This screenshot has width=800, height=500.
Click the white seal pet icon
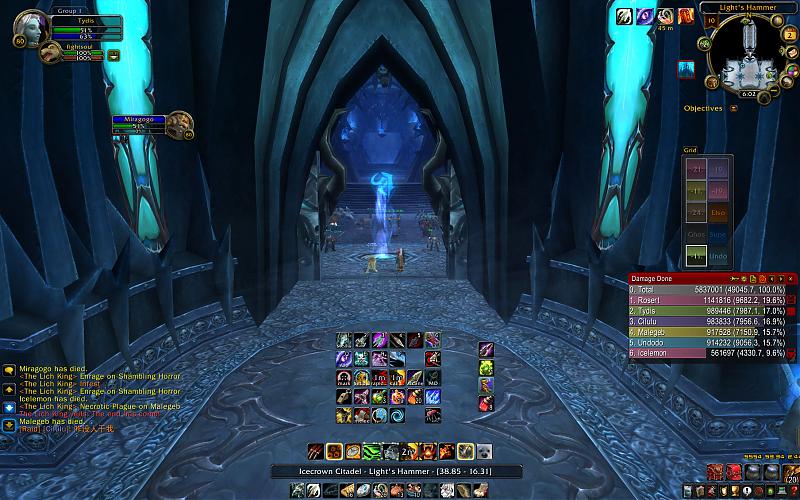click(484, 451)
